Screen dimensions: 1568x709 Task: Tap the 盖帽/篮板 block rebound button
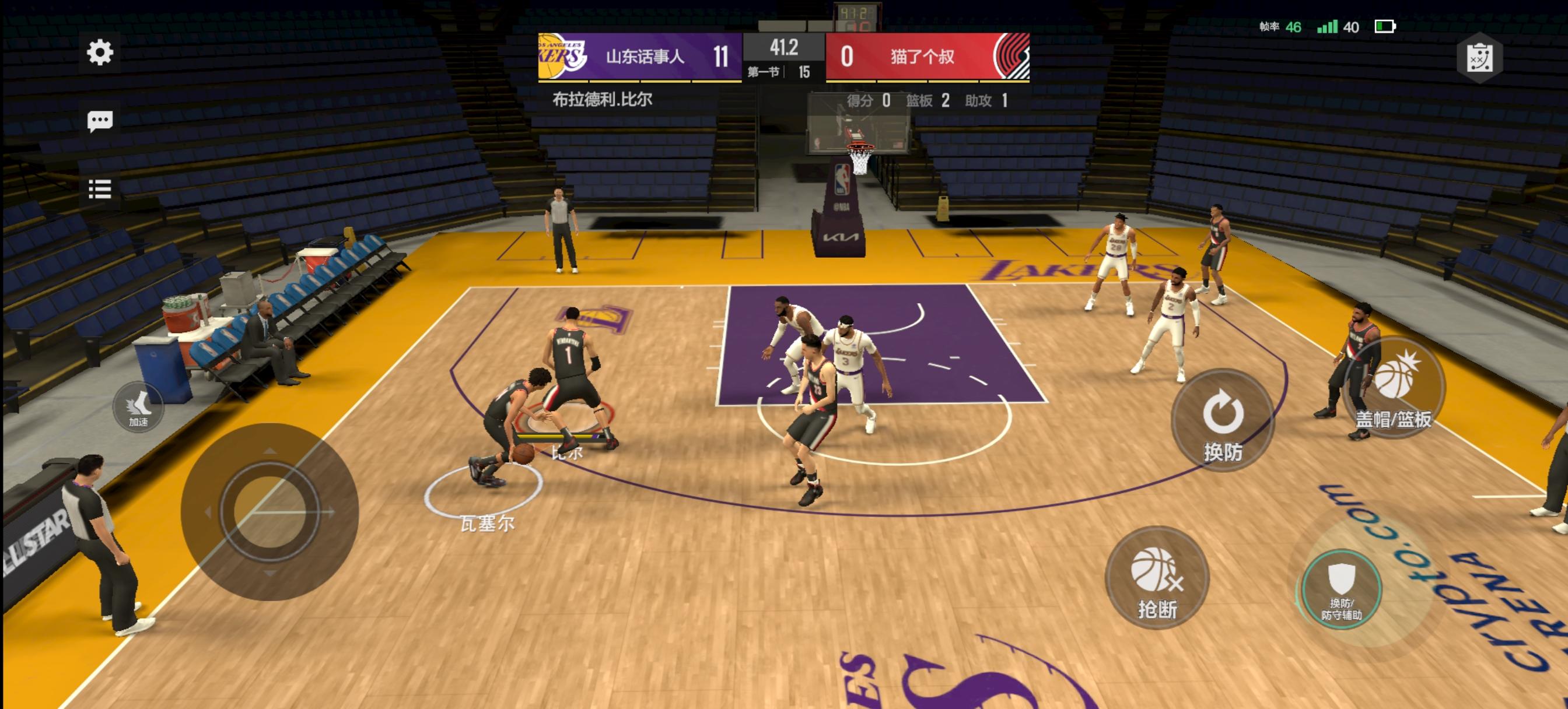(1394, 389)
